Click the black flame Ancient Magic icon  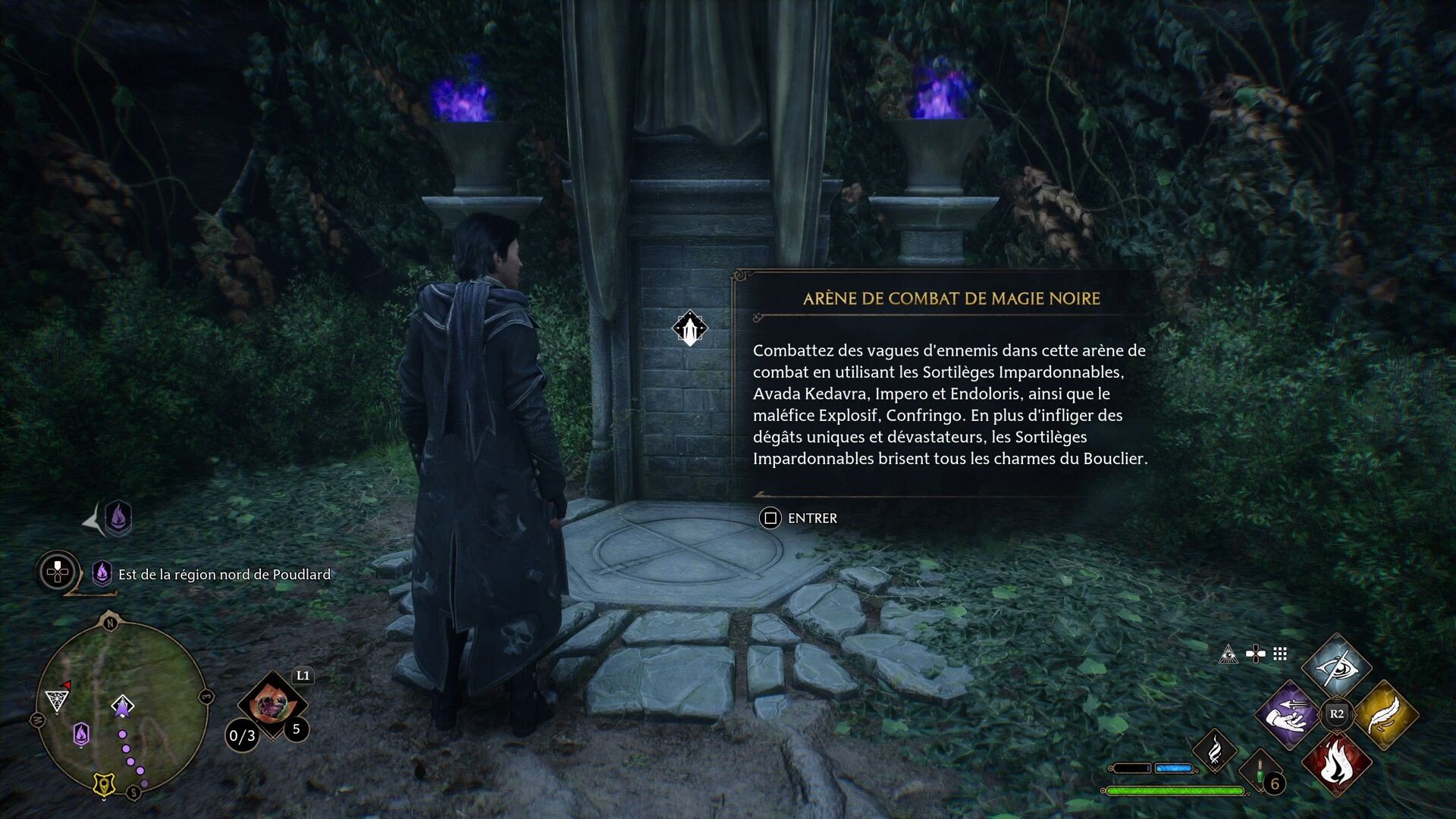[1216, 752]
